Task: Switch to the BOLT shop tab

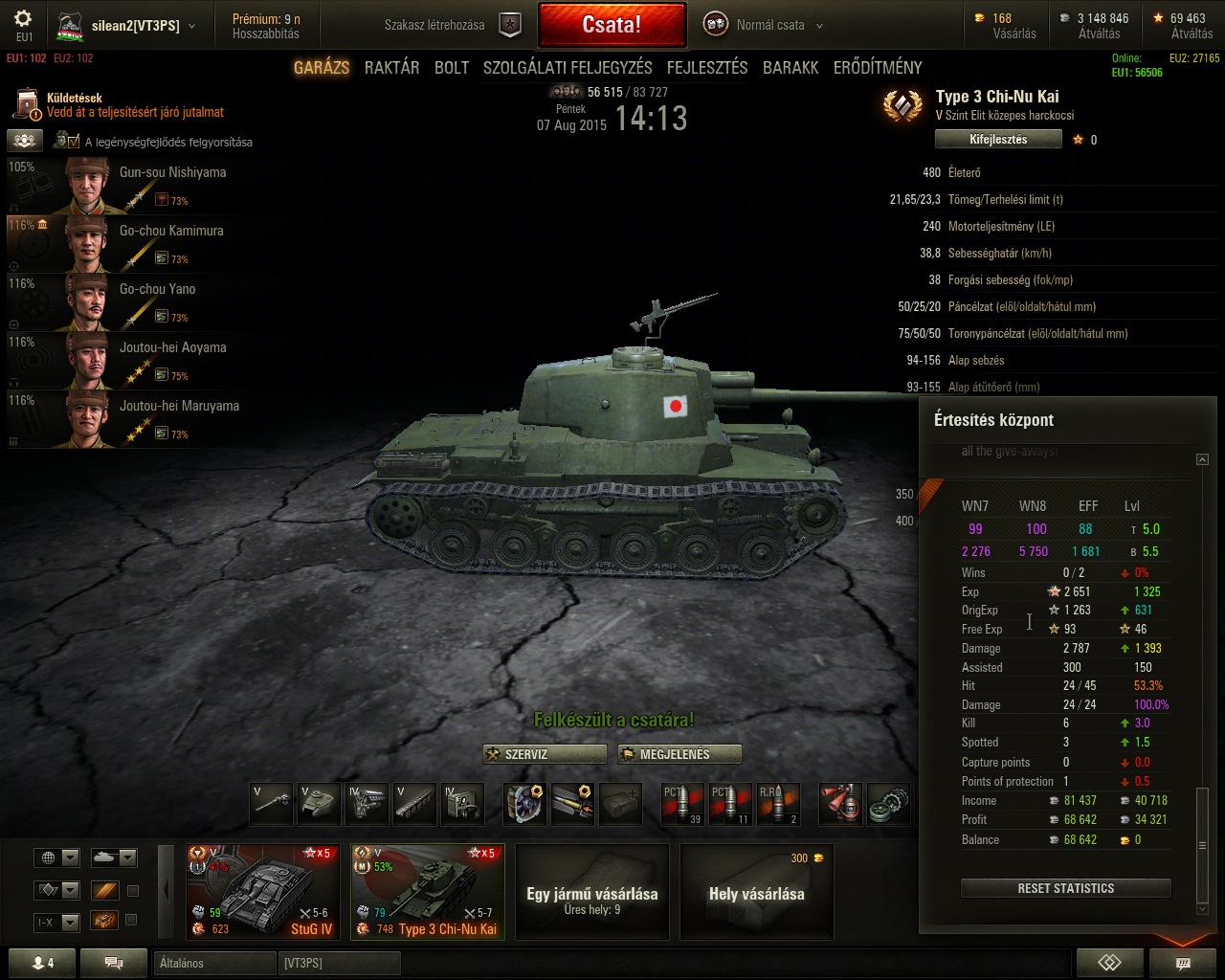Action: (452, 67)
